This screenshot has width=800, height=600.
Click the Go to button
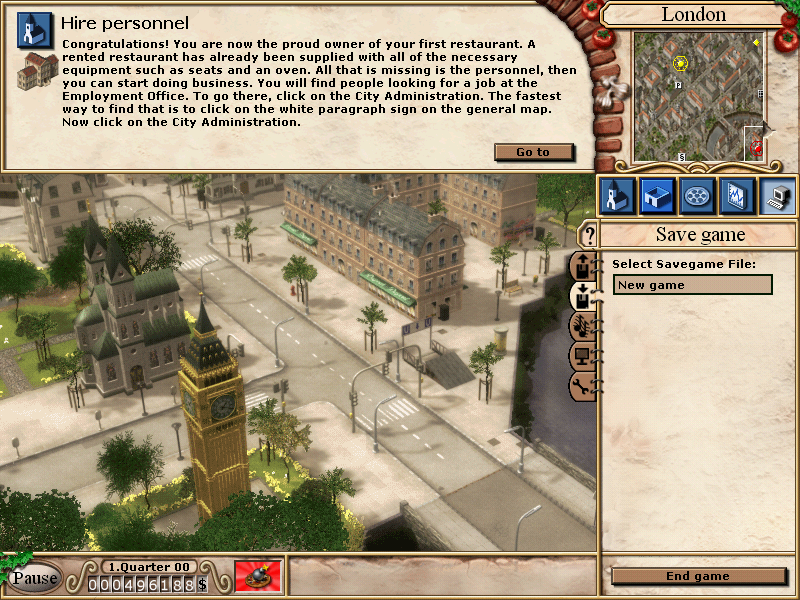534,152
